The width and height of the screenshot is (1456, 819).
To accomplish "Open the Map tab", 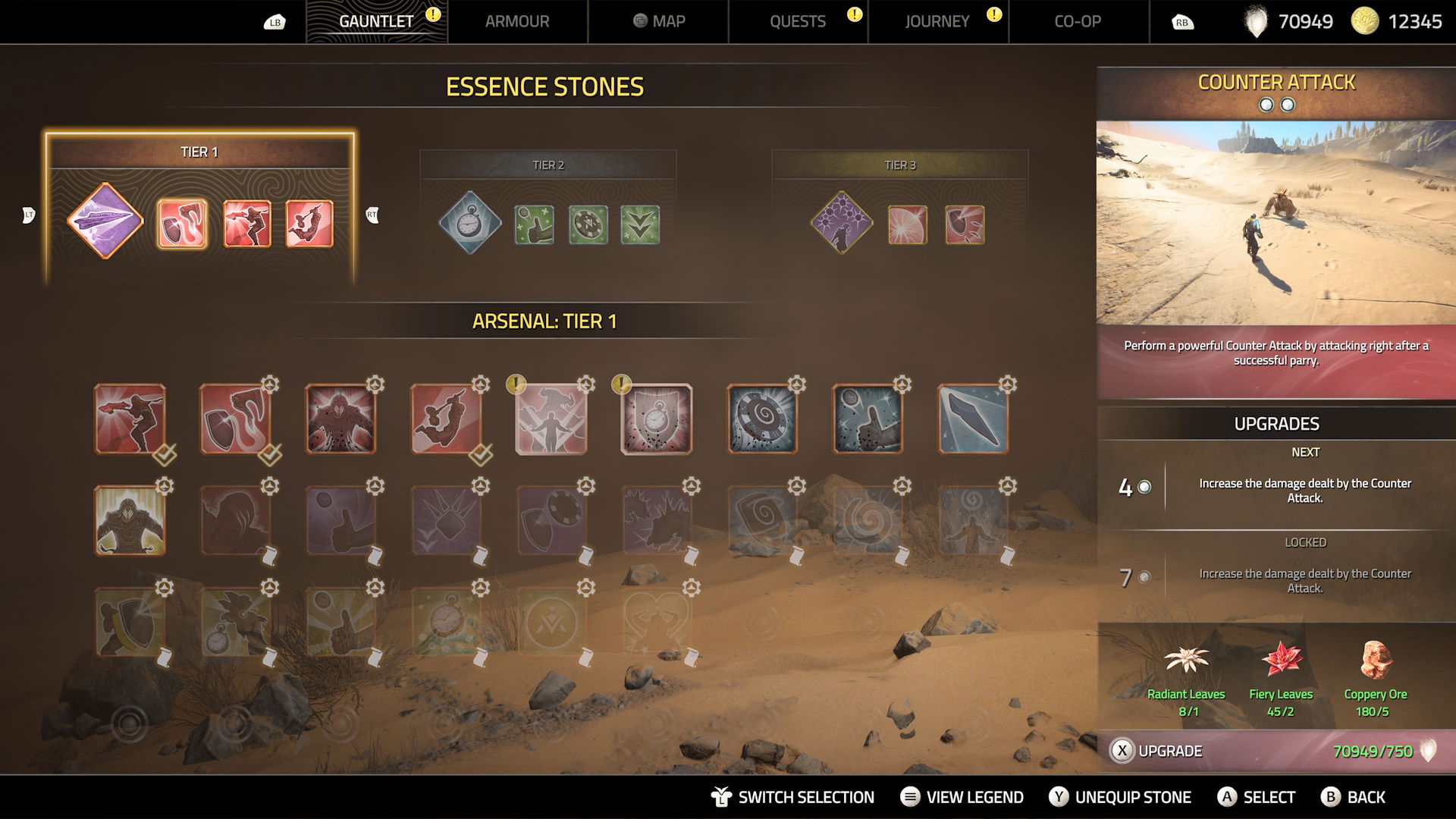I will point(658,21).
